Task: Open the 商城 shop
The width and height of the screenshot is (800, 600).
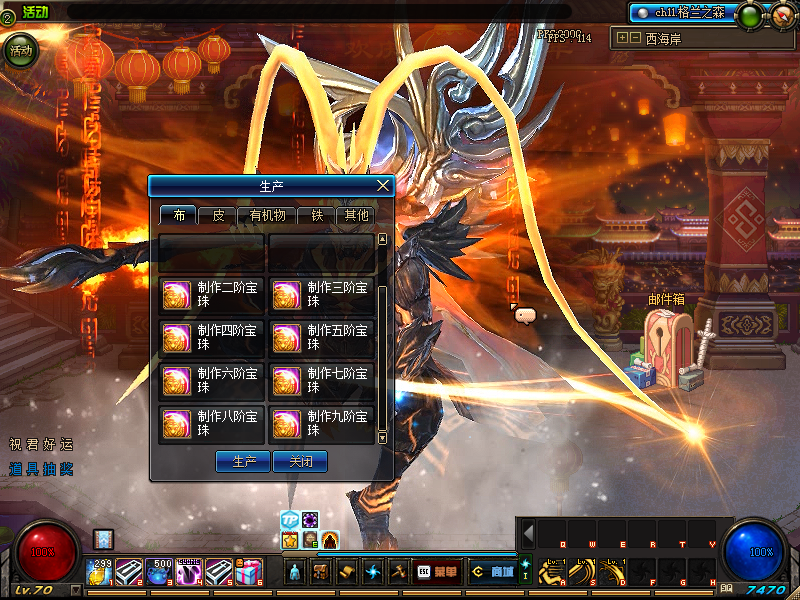Action: pos(493,572)
